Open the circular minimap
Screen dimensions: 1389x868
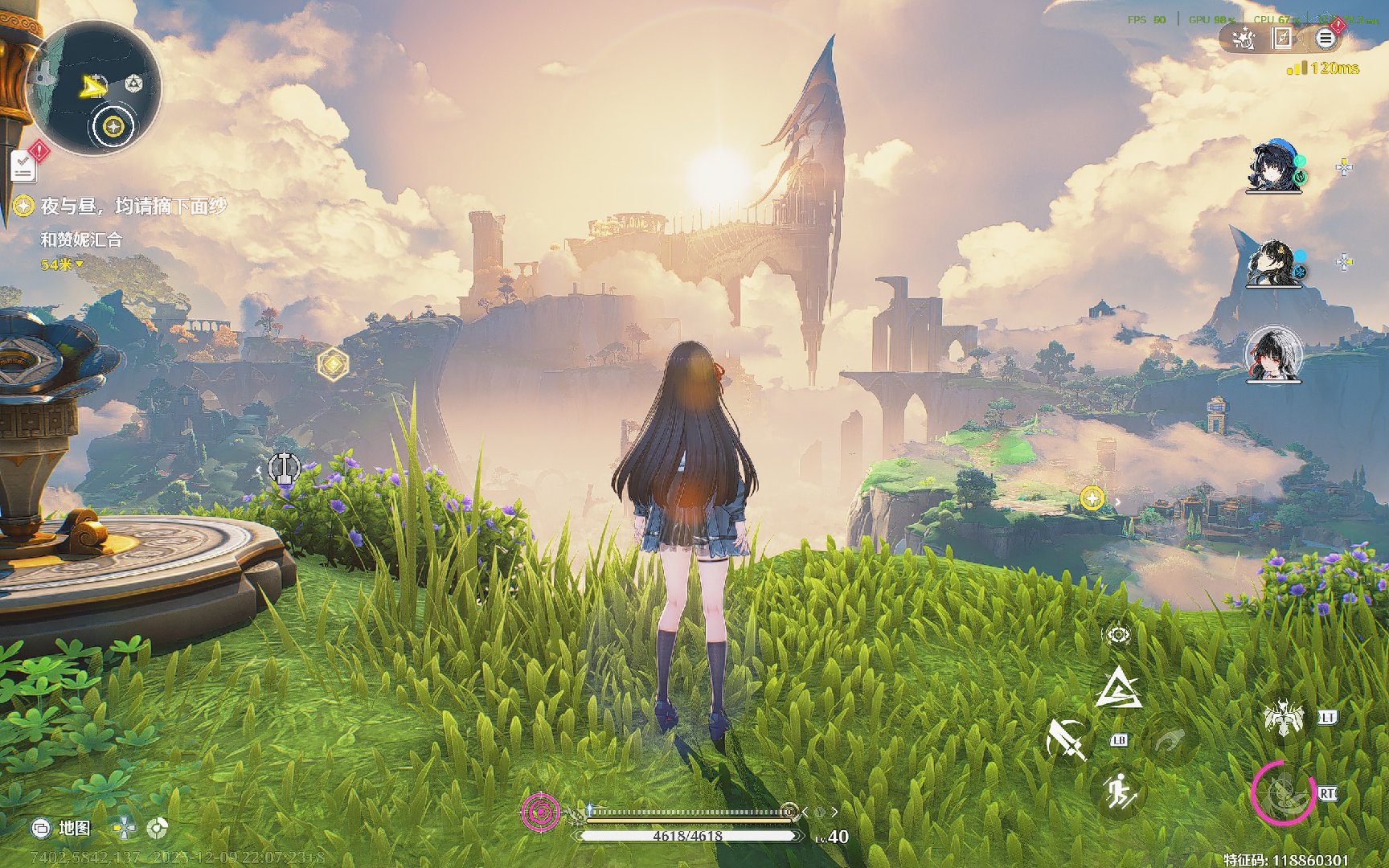pos(93,88)
